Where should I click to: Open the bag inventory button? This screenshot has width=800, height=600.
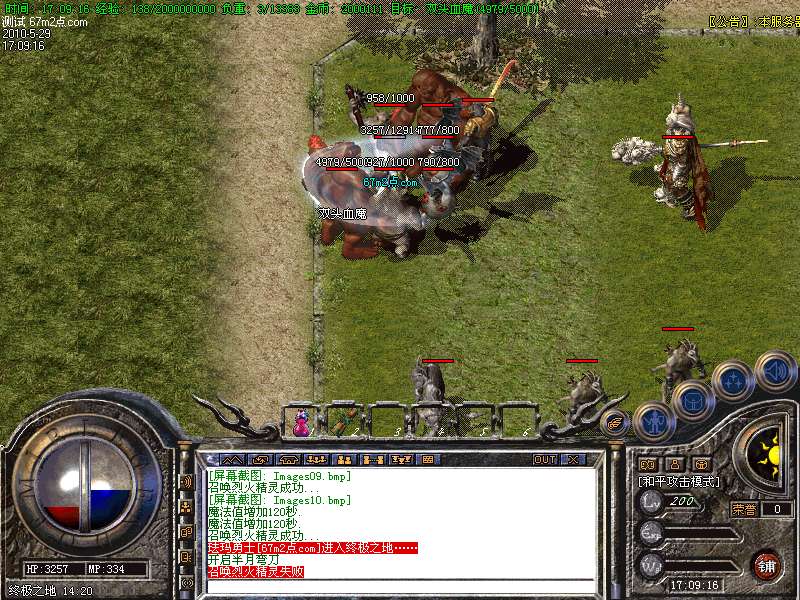click(693, 401)
